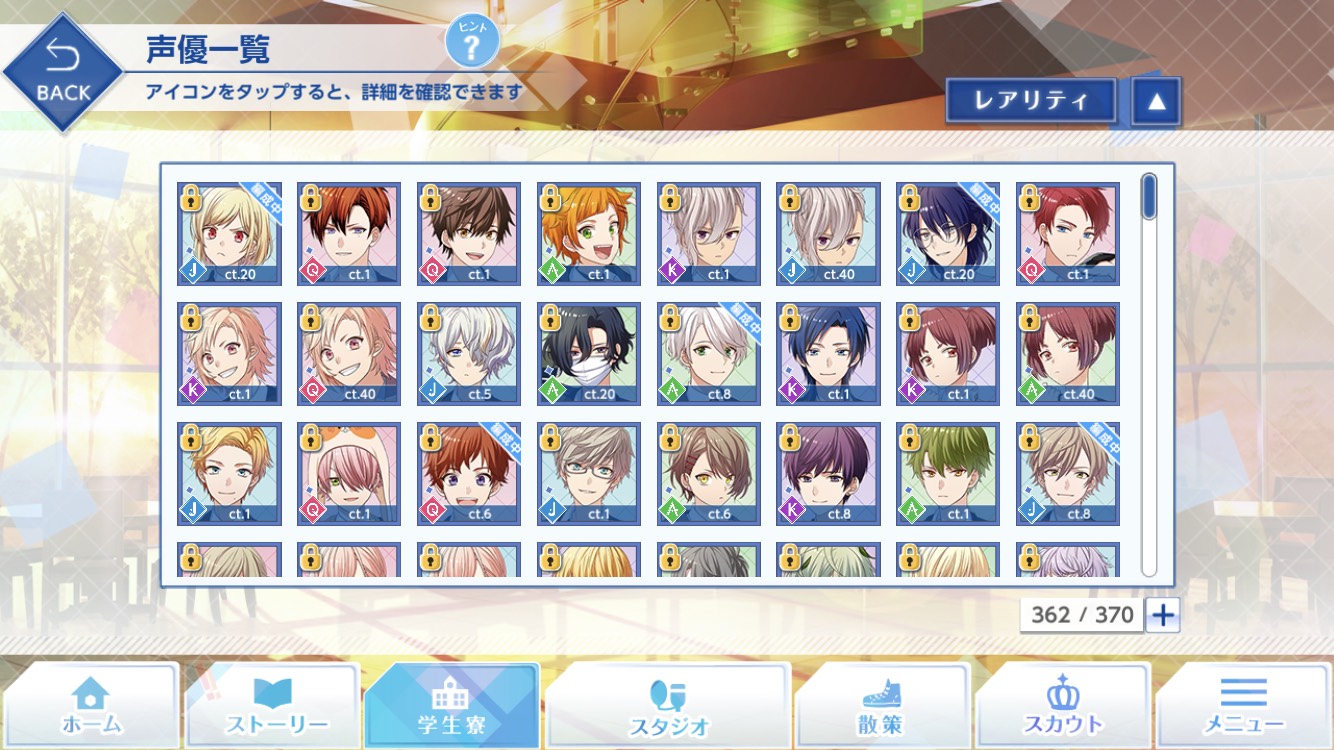Viewport: 1334px width, 750px height.
Task: Go to the スカウト screen
Action: click(x=1062, y=706)
